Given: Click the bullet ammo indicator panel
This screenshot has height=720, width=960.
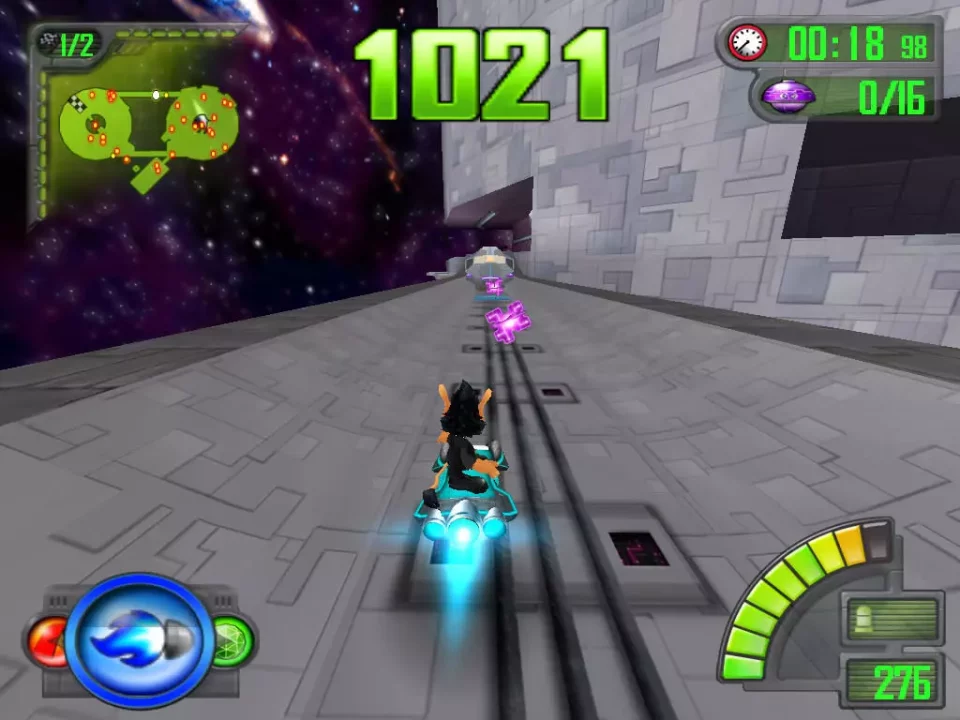Looking at the screenshot, I should pyautogui.click(x=893, y=621).
